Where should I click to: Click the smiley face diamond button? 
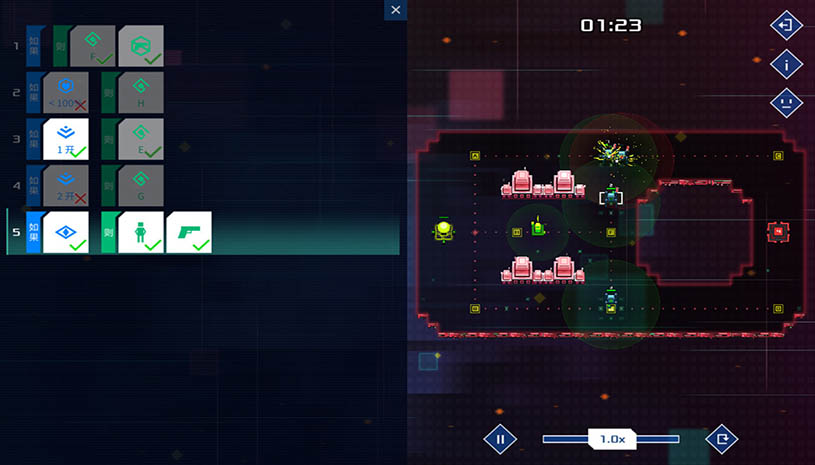[x=787, y=102]
